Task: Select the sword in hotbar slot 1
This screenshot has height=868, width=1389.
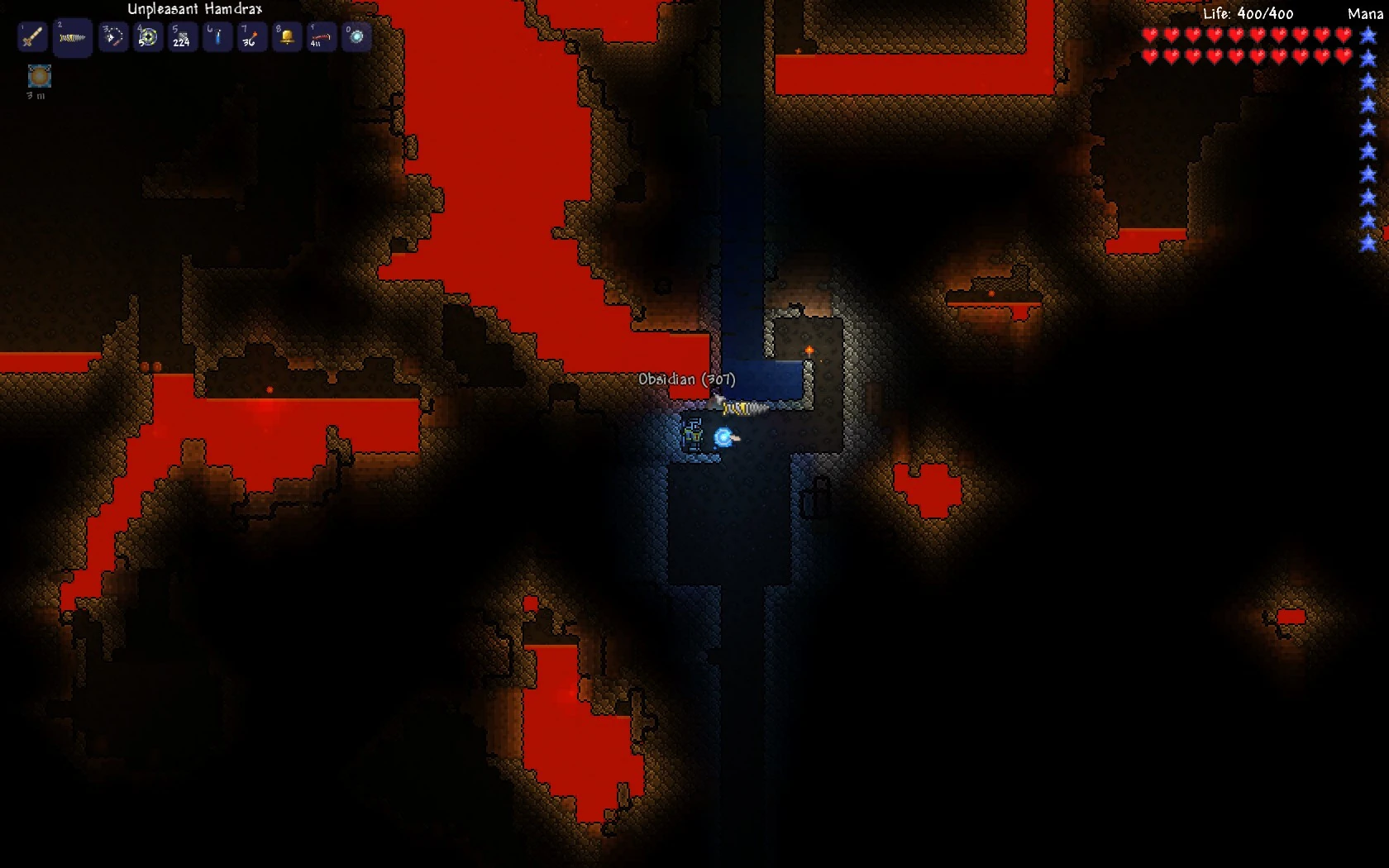Action: [31, 36]
